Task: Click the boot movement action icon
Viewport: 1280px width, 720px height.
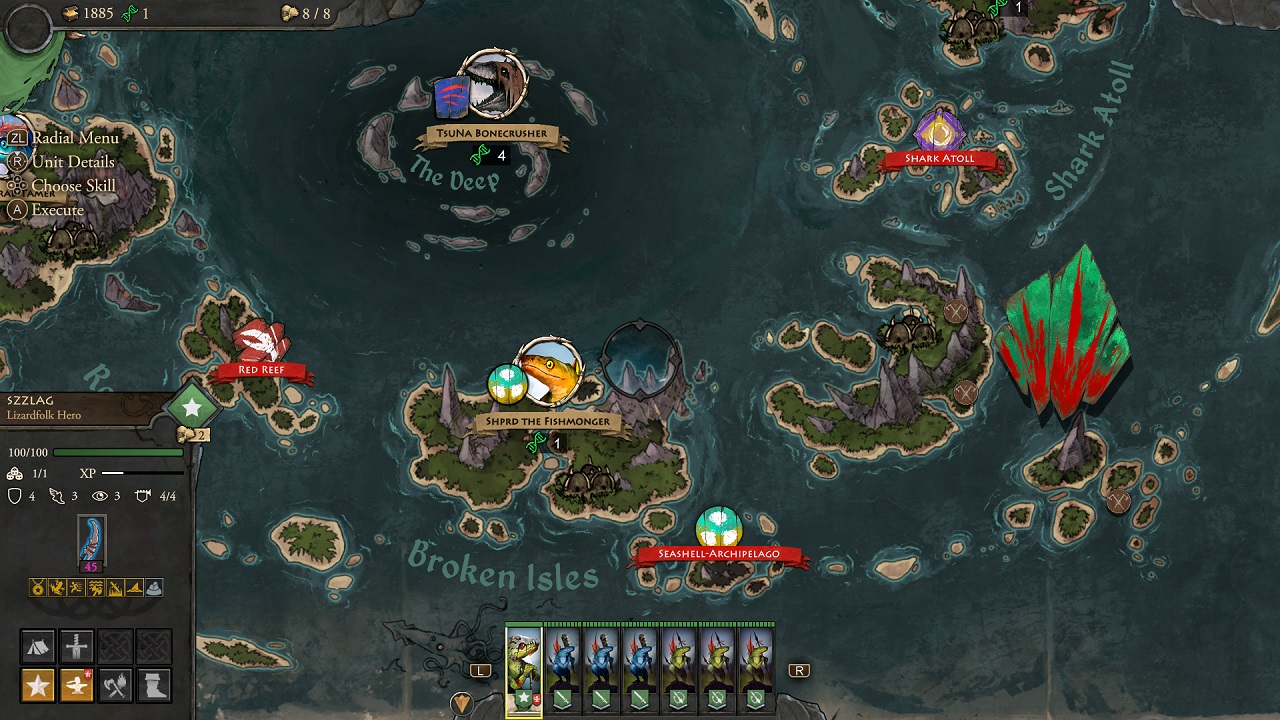Action: (152, 686)
